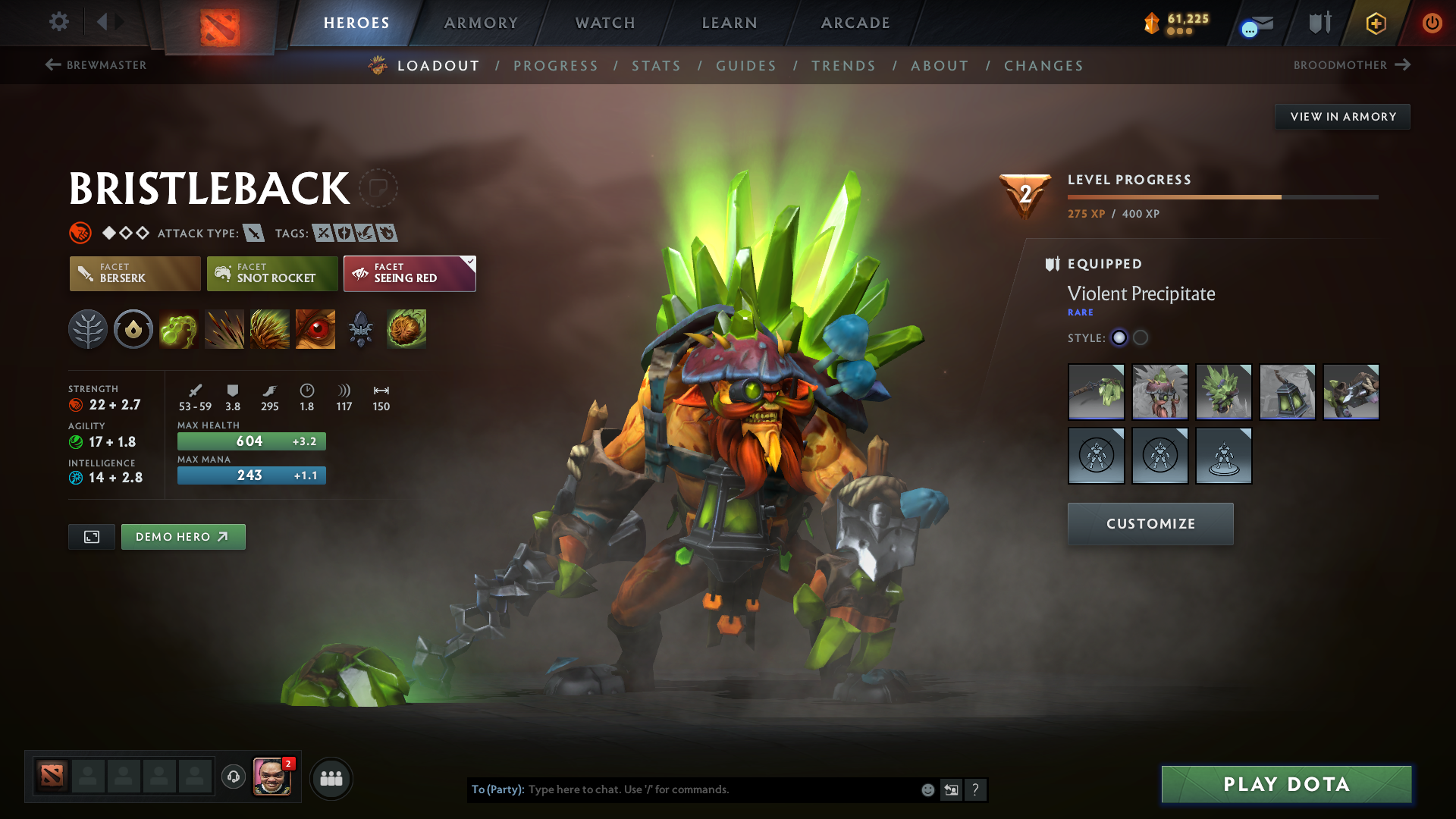Open the talent tree icon
The width and height of the screenshot is (1456, 819).
(88, 329)
